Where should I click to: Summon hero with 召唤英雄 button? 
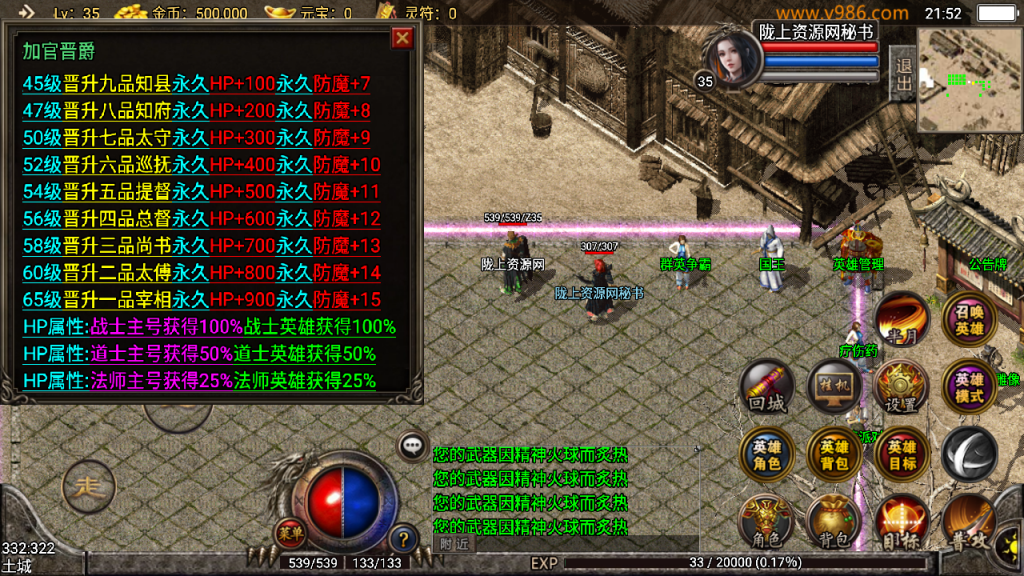(968, 320)
